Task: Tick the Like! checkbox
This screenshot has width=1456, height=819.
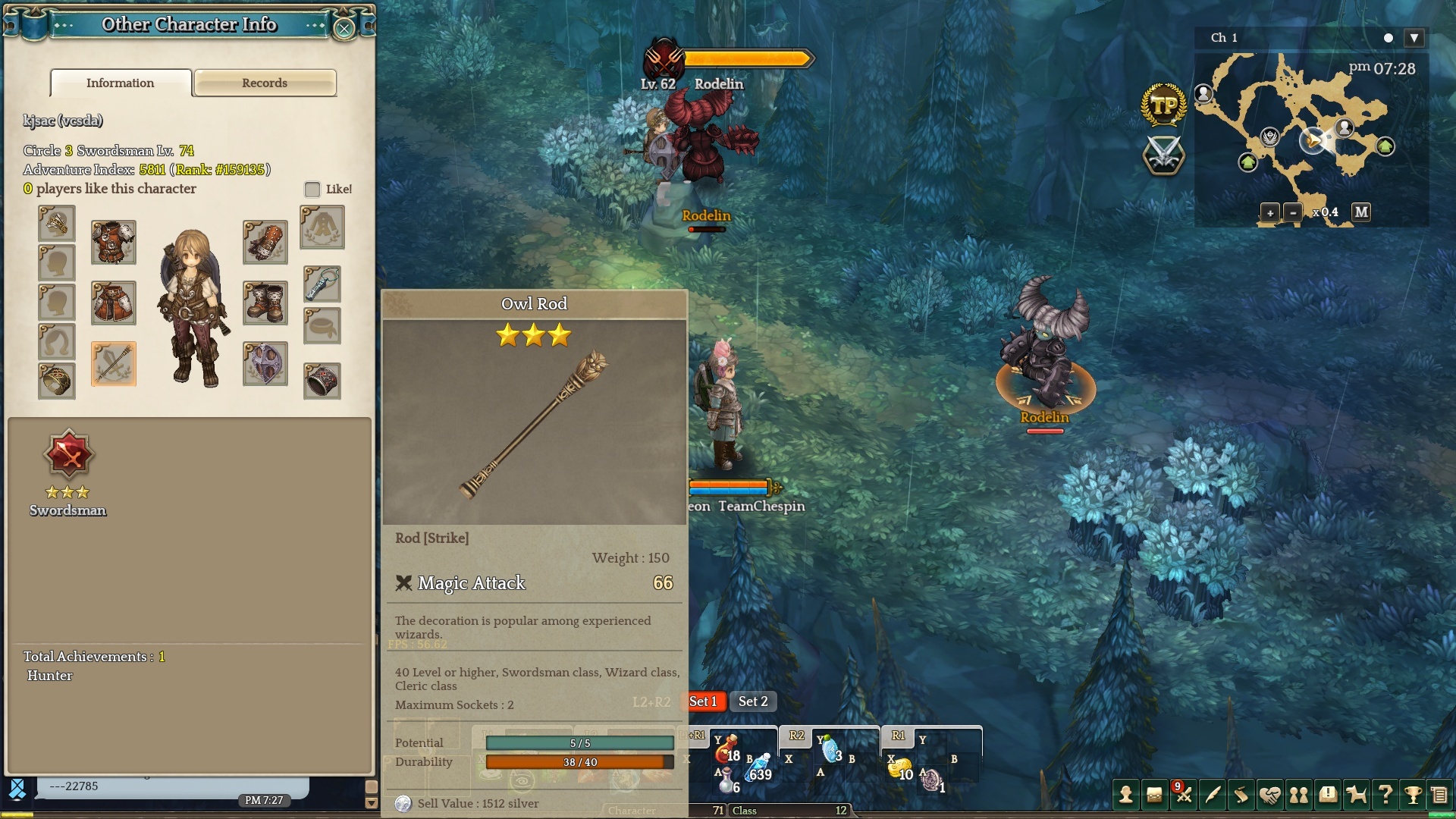Action: [x=312, y=189]
